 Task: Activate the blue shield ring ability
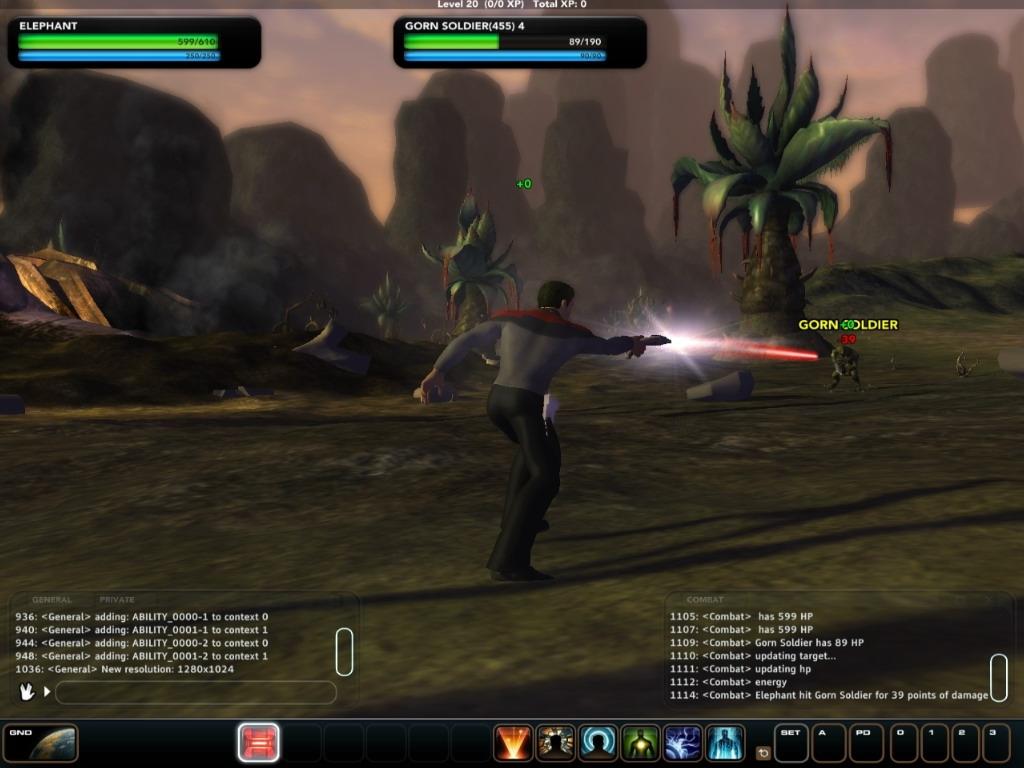tap(598, 743)
